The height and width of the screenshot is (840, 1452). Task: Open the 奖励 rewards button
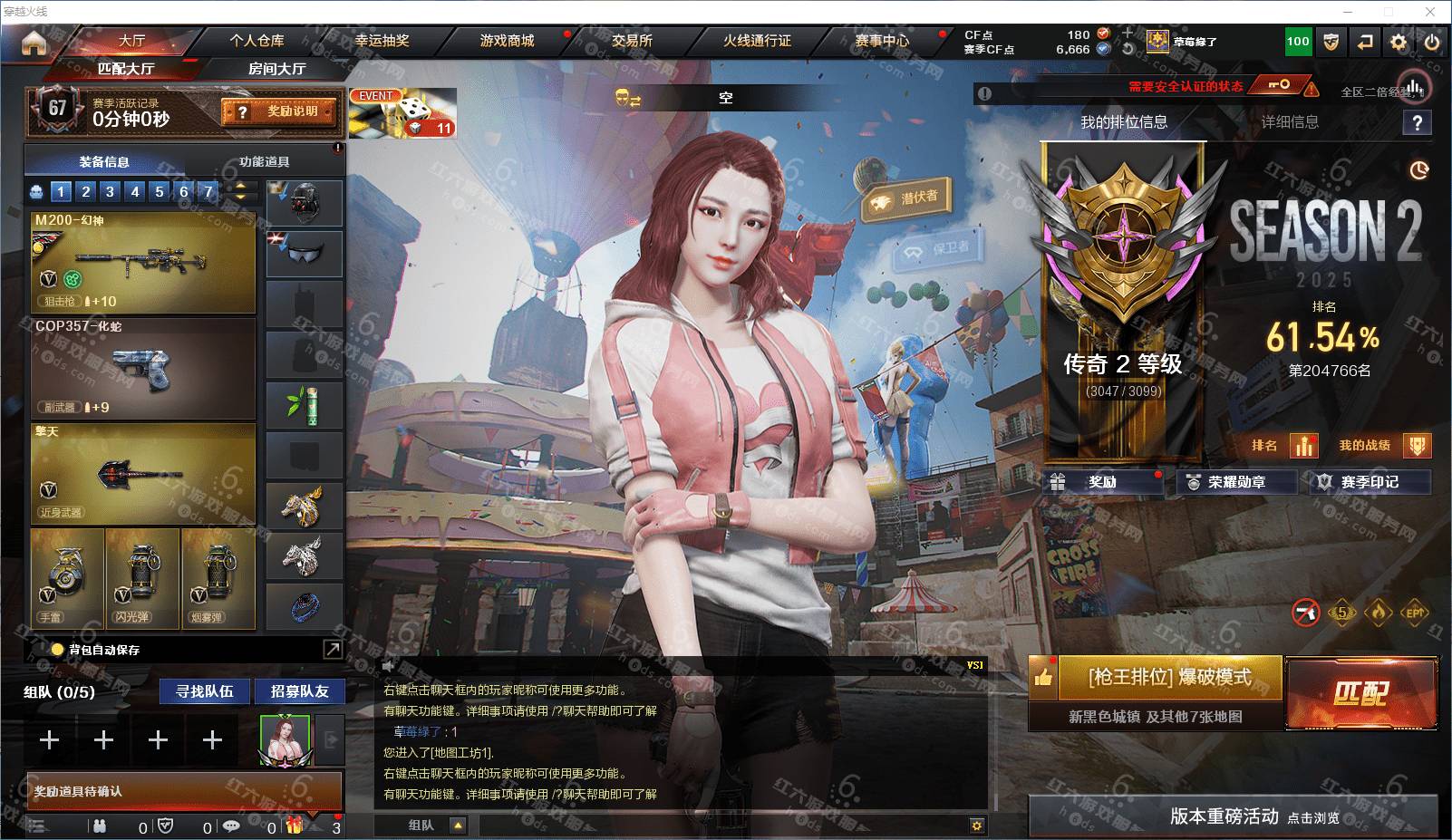[x=1103, y=482]
